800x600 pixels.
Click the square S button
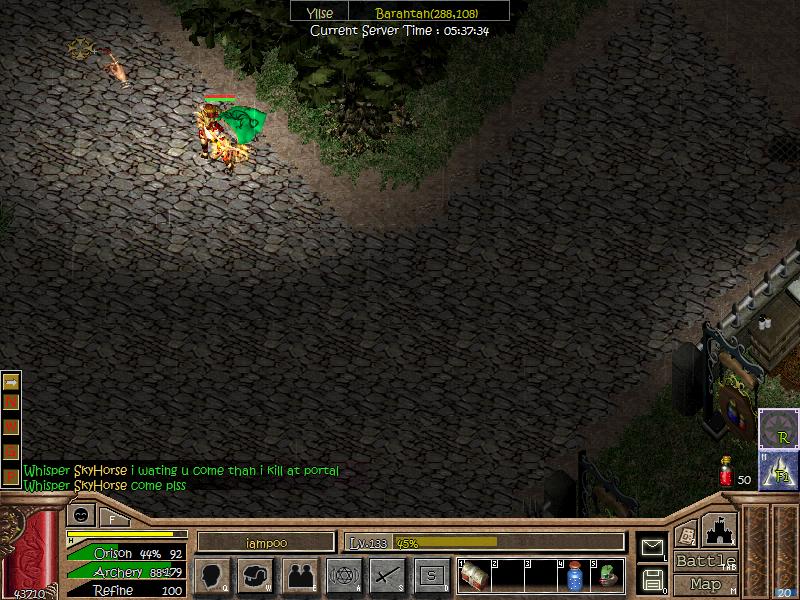click(431, 576)
